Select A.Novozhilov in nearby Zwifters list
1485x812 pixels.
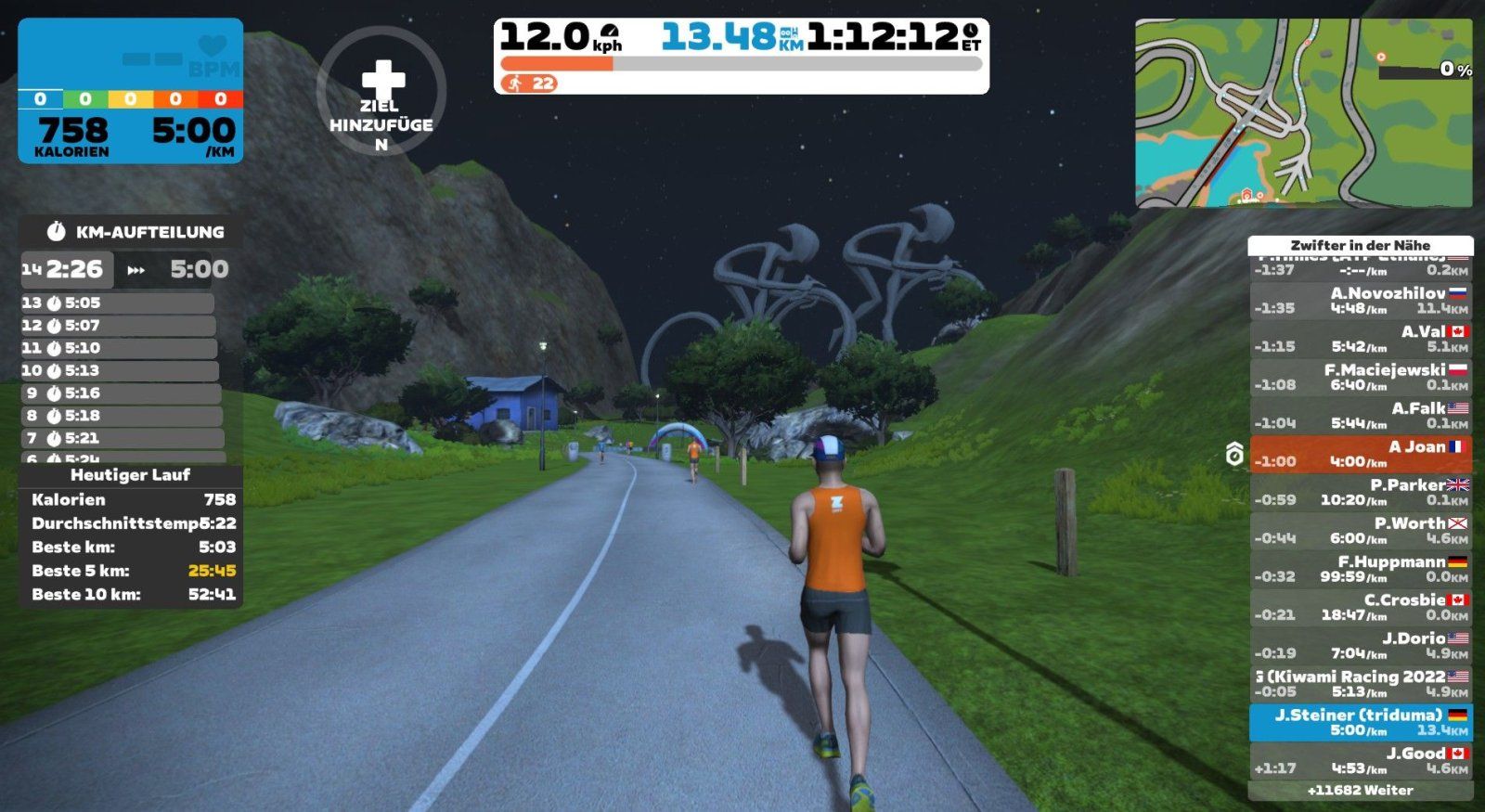coord(1360,301)
